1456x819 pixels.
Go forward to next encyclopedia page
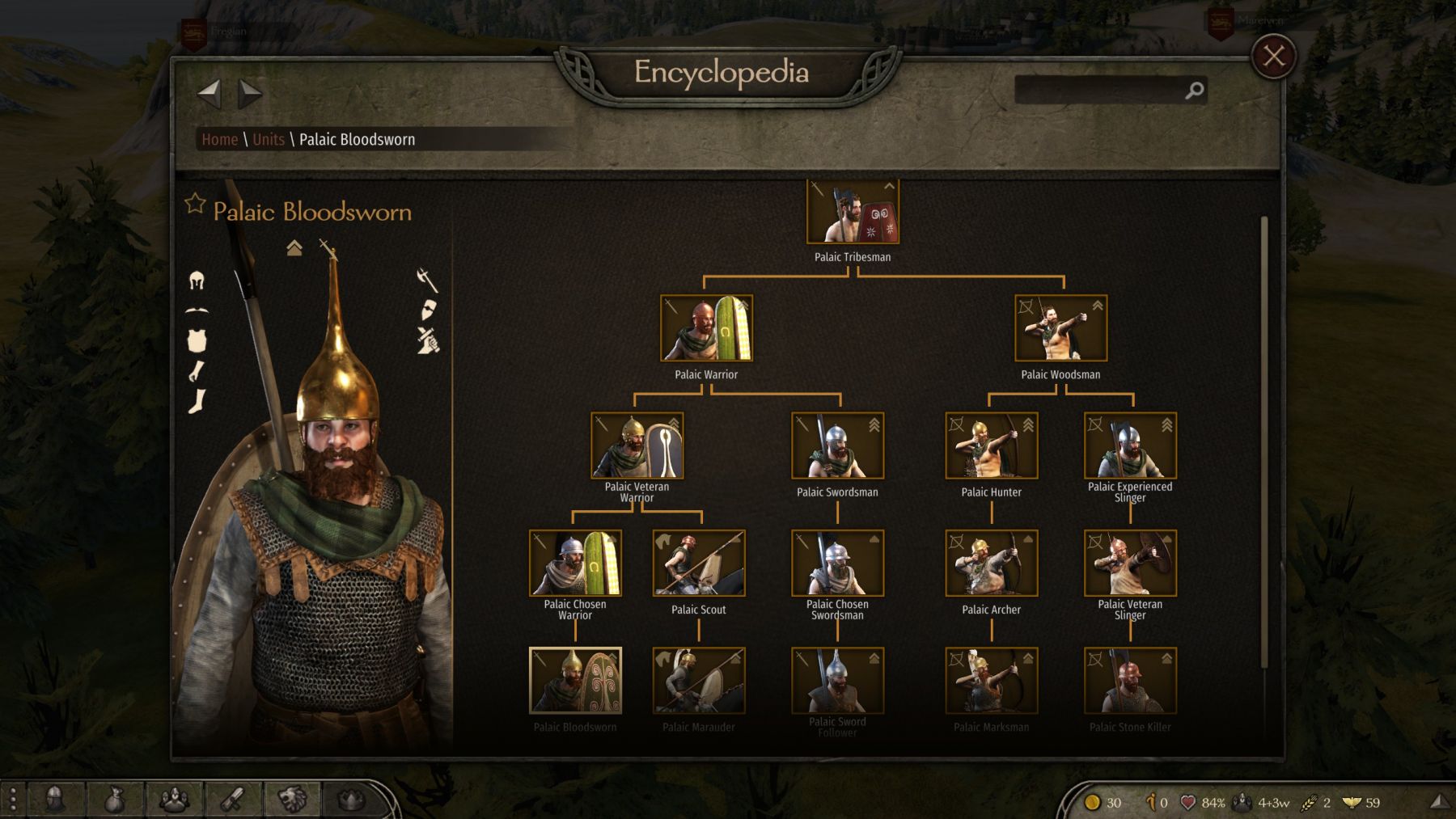point(250,94)
